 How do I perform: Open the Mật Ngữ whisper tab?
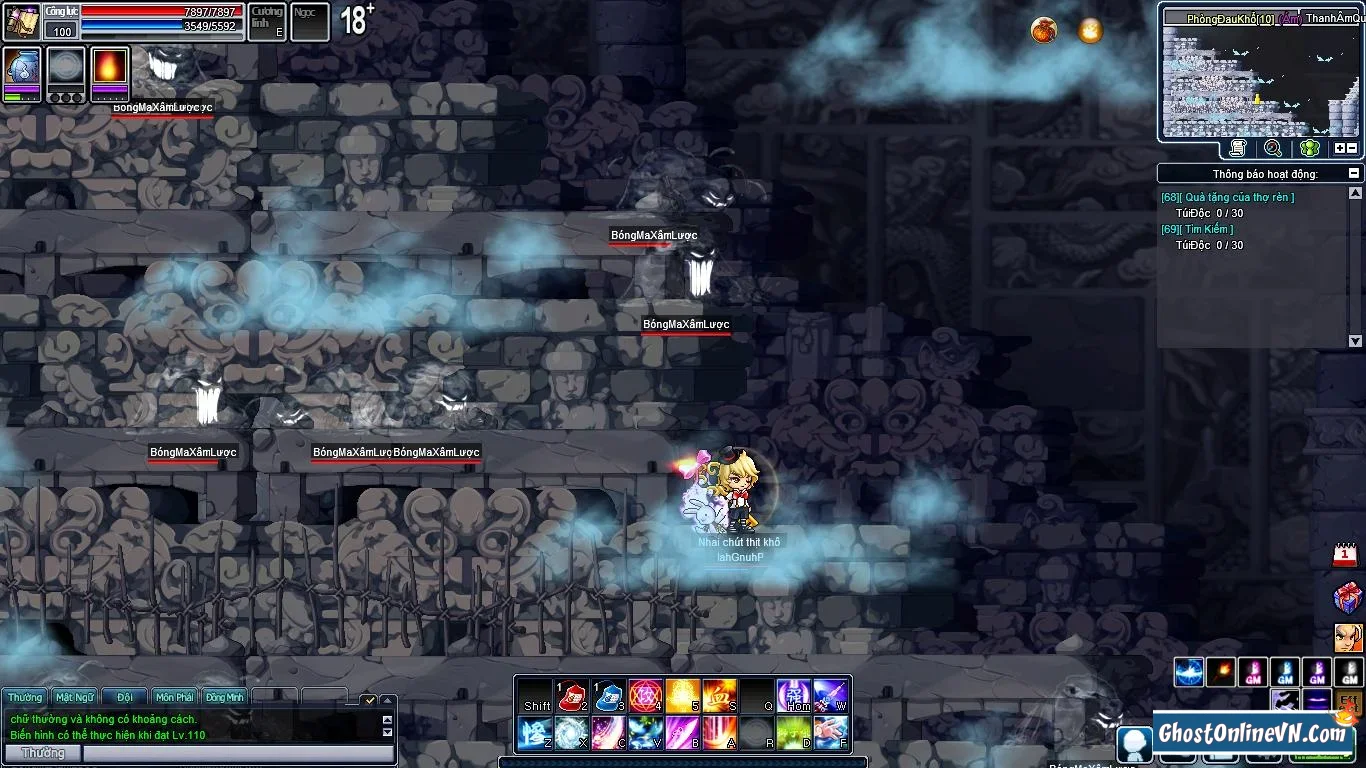click(x=75, y=697)
